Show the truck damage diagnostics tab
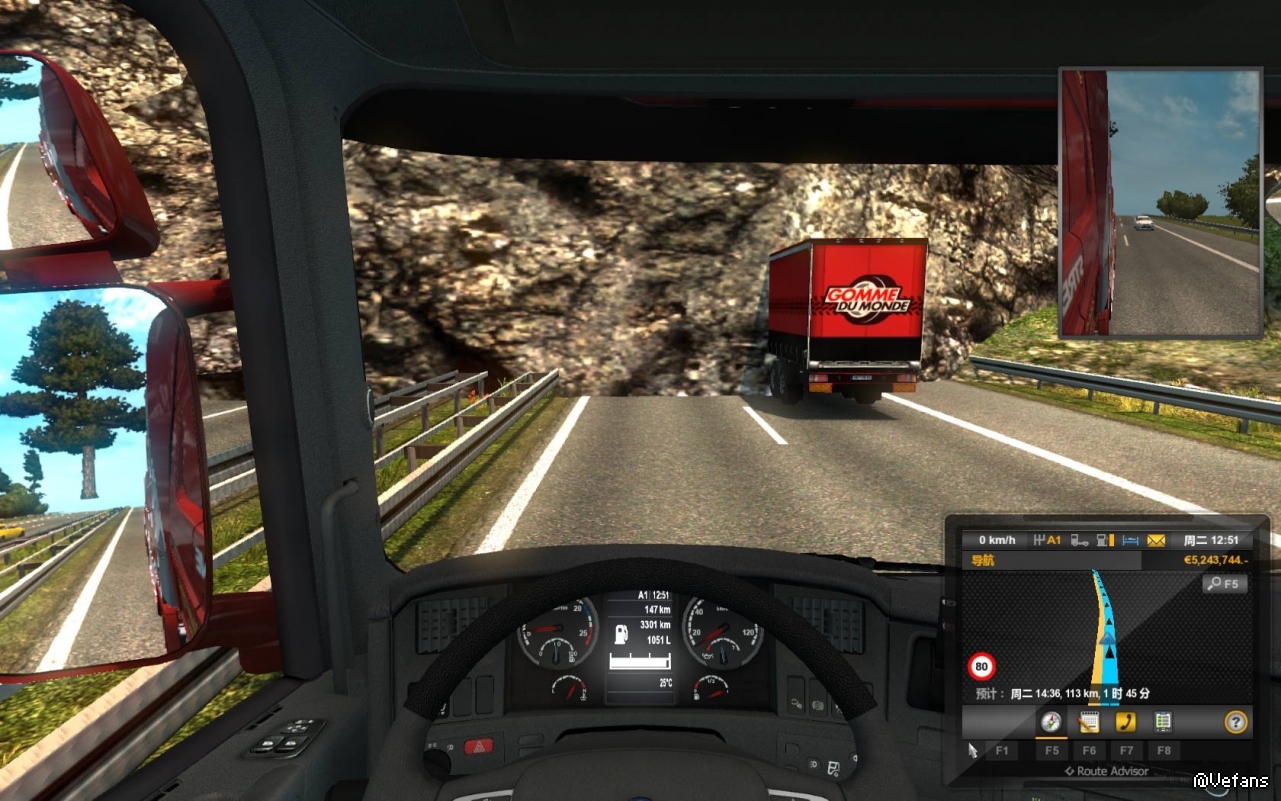 coord(1163,721)
